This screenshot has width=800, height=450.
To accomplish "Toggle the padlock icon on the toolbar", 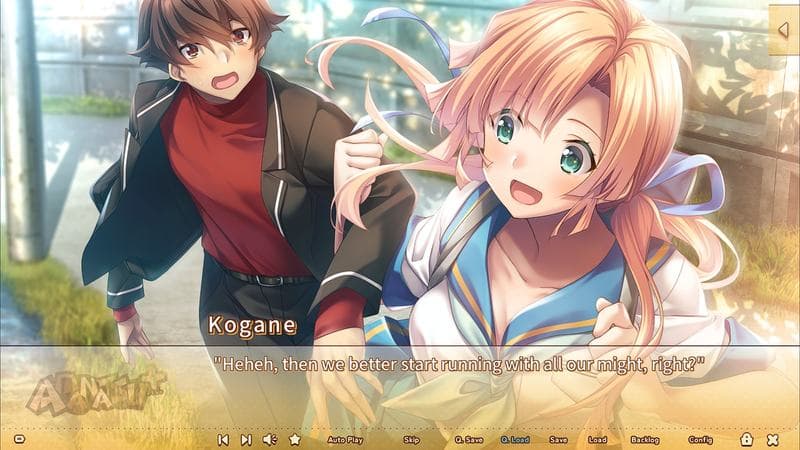I will [x=746, y=439].
